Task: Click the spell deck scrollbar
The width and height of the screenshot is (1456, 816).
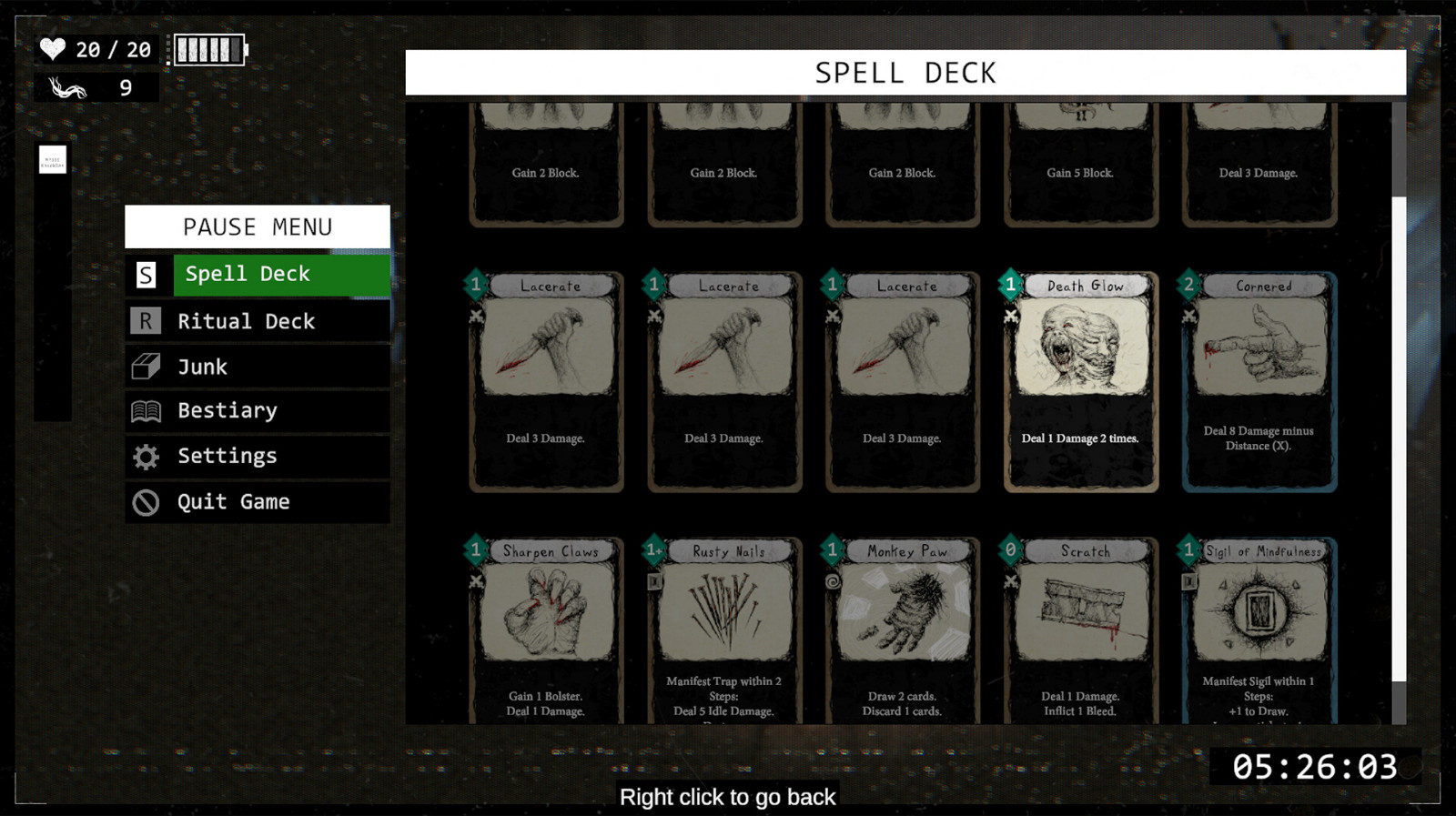Action: (1399, 437)
